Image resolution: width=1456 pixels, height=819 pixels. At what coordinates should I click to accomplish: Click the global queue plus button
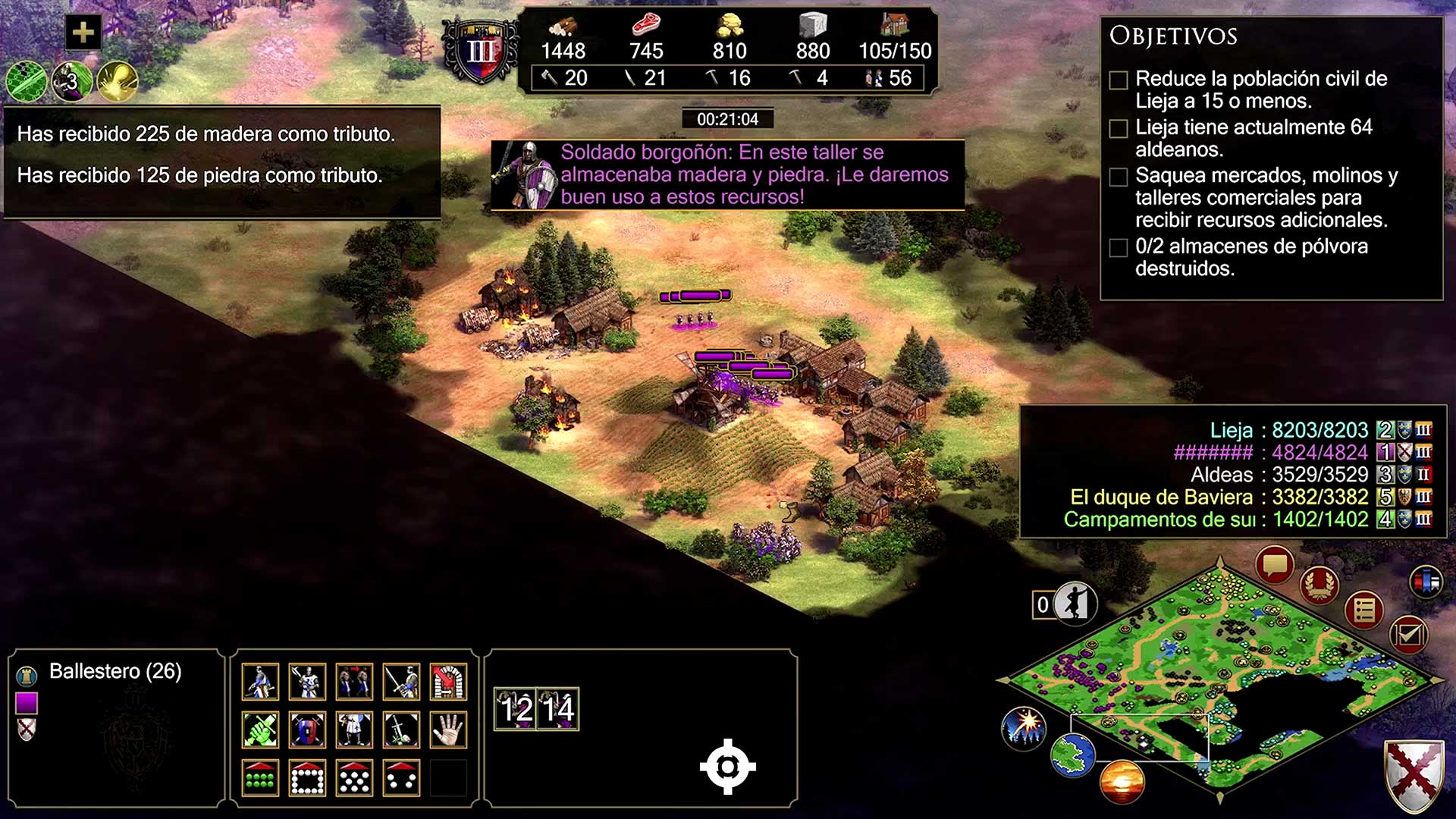tap(83, 33)
